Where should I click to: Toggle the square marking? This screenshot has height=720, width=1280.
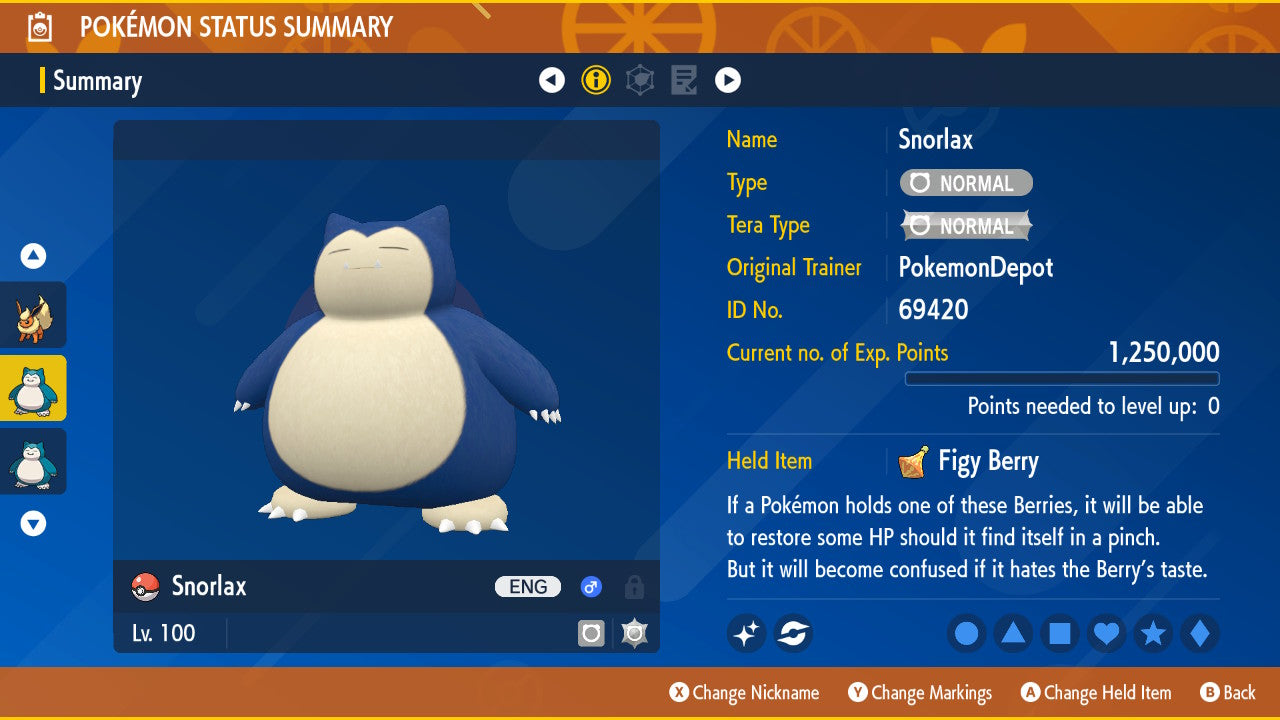pos(1060,634)
